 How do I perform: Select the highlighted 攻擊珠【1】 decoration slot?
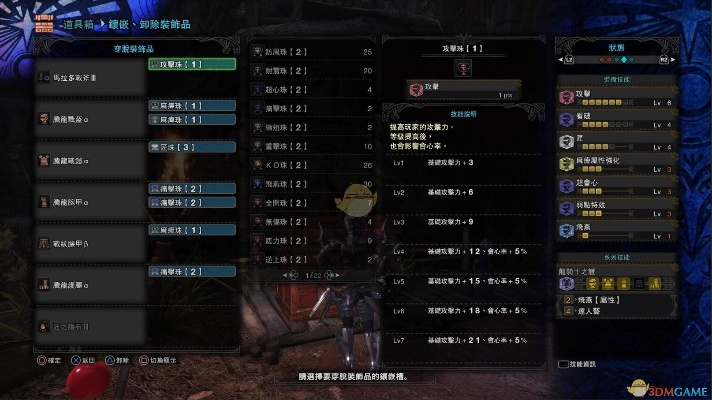[191, 64]
